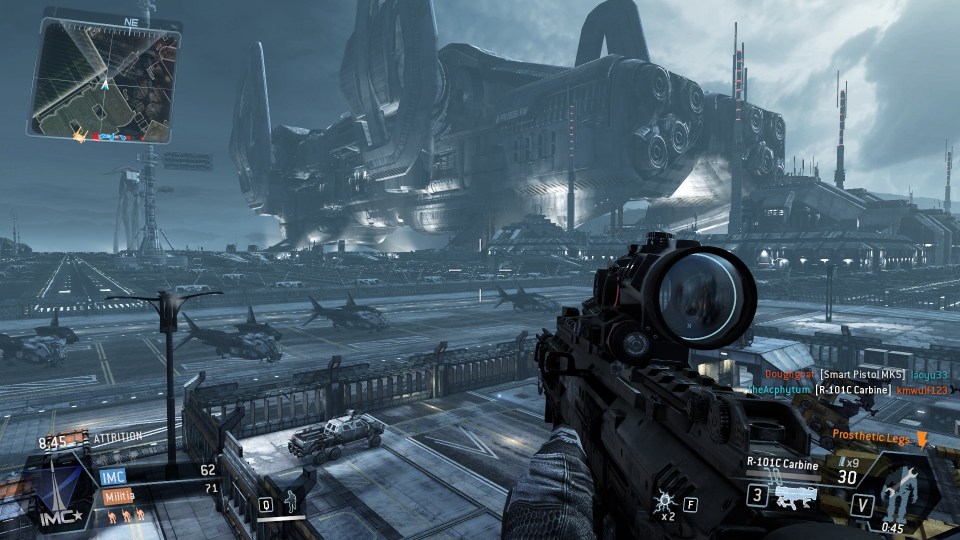Viewport: 960px width, 540px height.
Task: Click the minimap in the corner
Action: click(104, 82)
